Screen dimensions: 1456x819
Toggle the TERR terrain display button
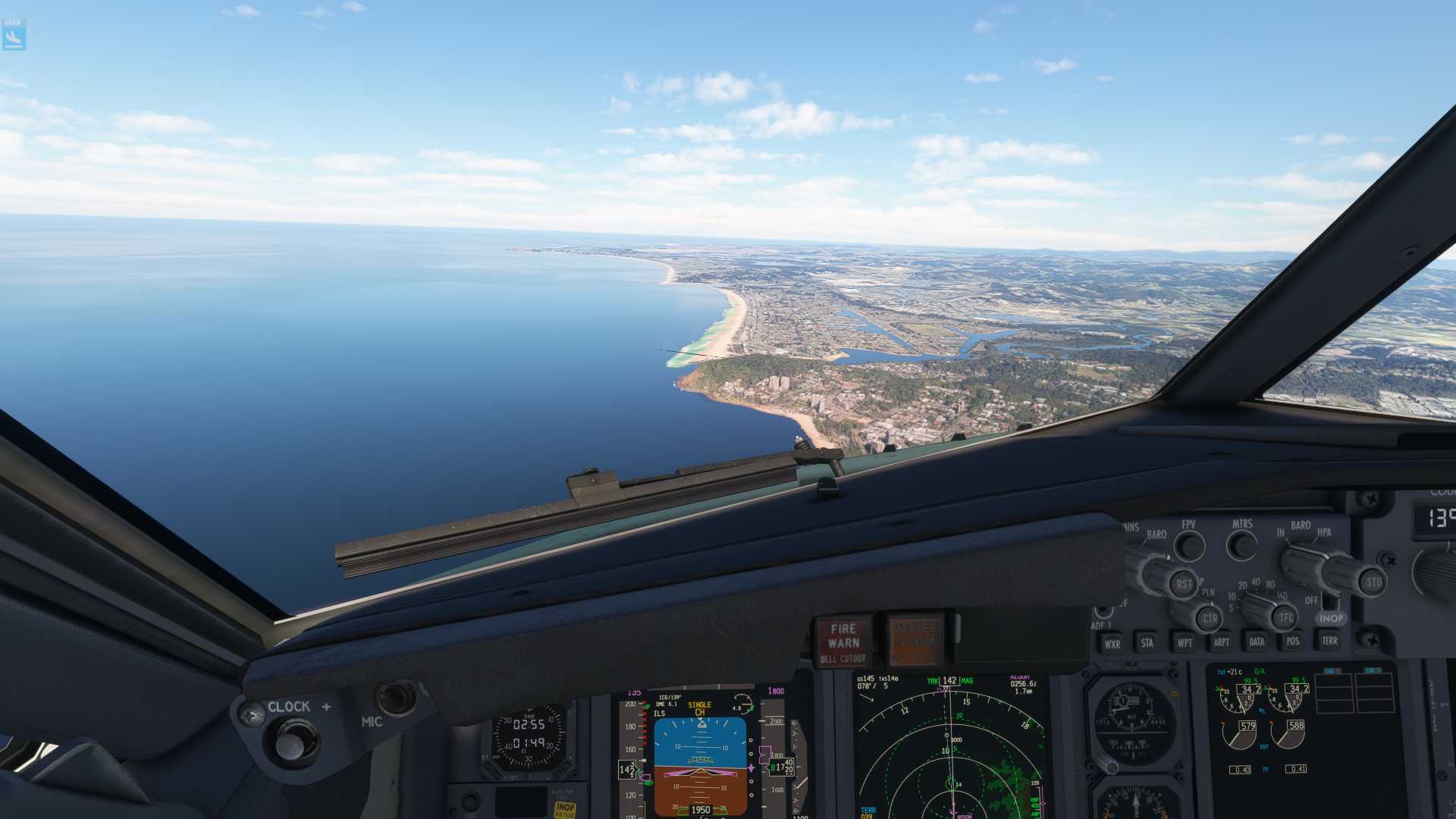point(1329,640)
